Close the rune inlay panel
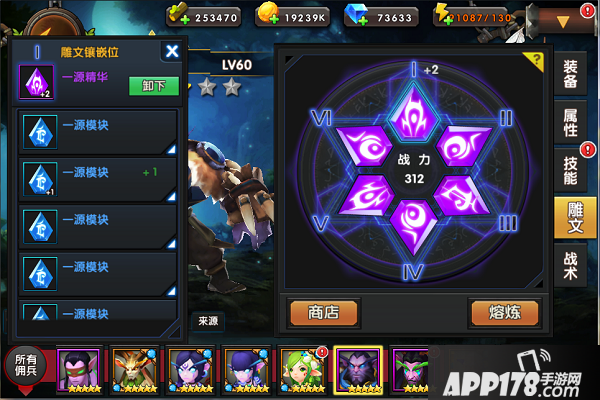This screenshot has height=400, width=600. click(x=172, y=51)
